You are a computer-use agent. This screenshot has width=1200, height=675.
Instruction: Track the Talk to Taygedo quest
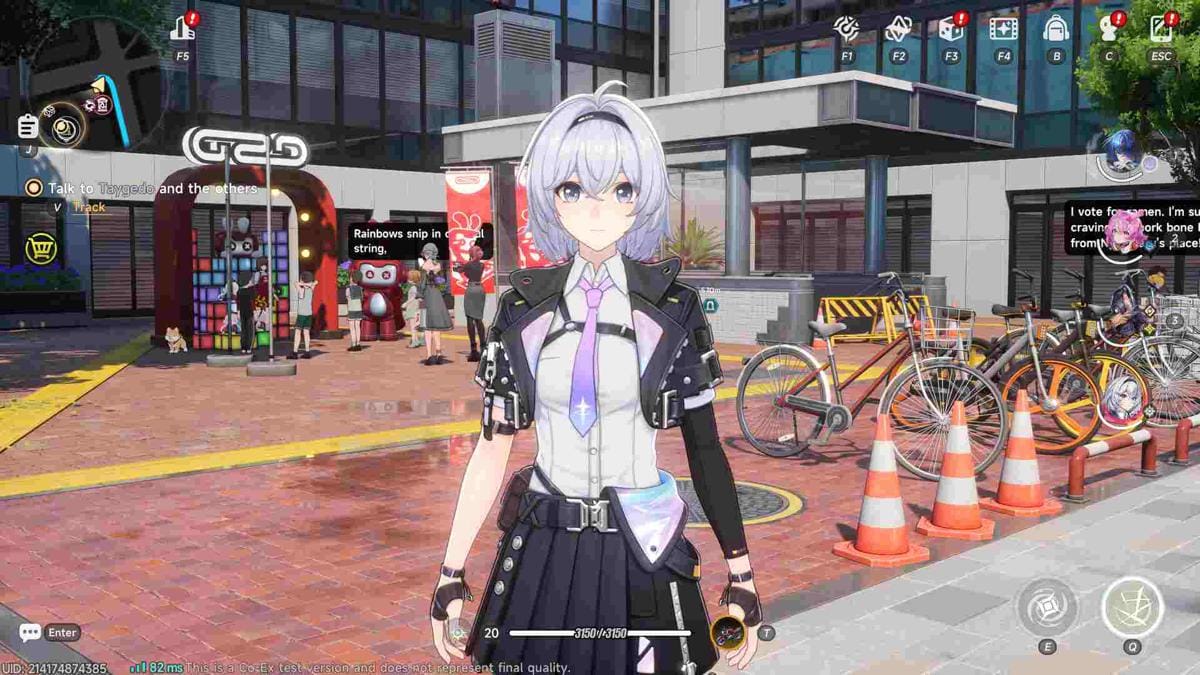[88, 207]
